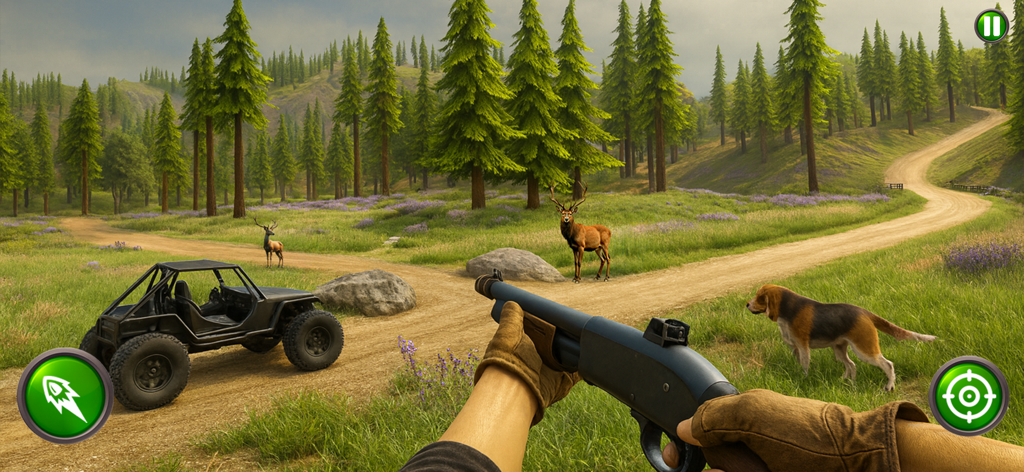The width and height of the screenshot is (1024, 472).
Task: Pause the game with the green pause button
Action: click(x=990, y=26)
